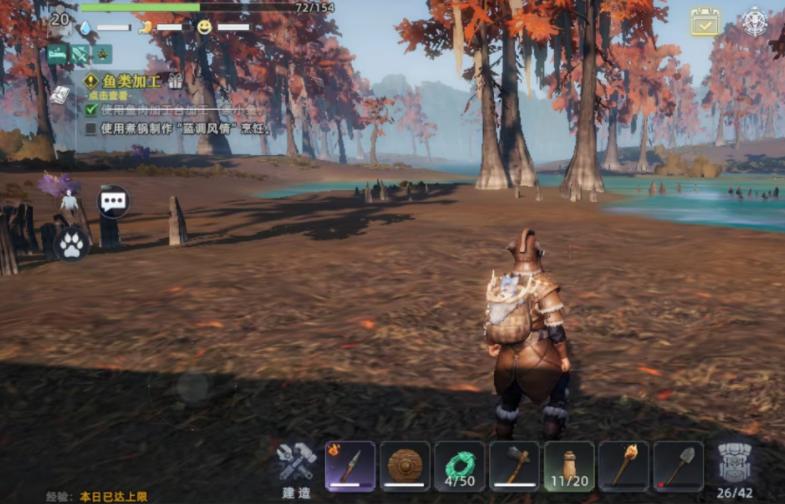Open the backpack showing 26/42

[735, 466]
